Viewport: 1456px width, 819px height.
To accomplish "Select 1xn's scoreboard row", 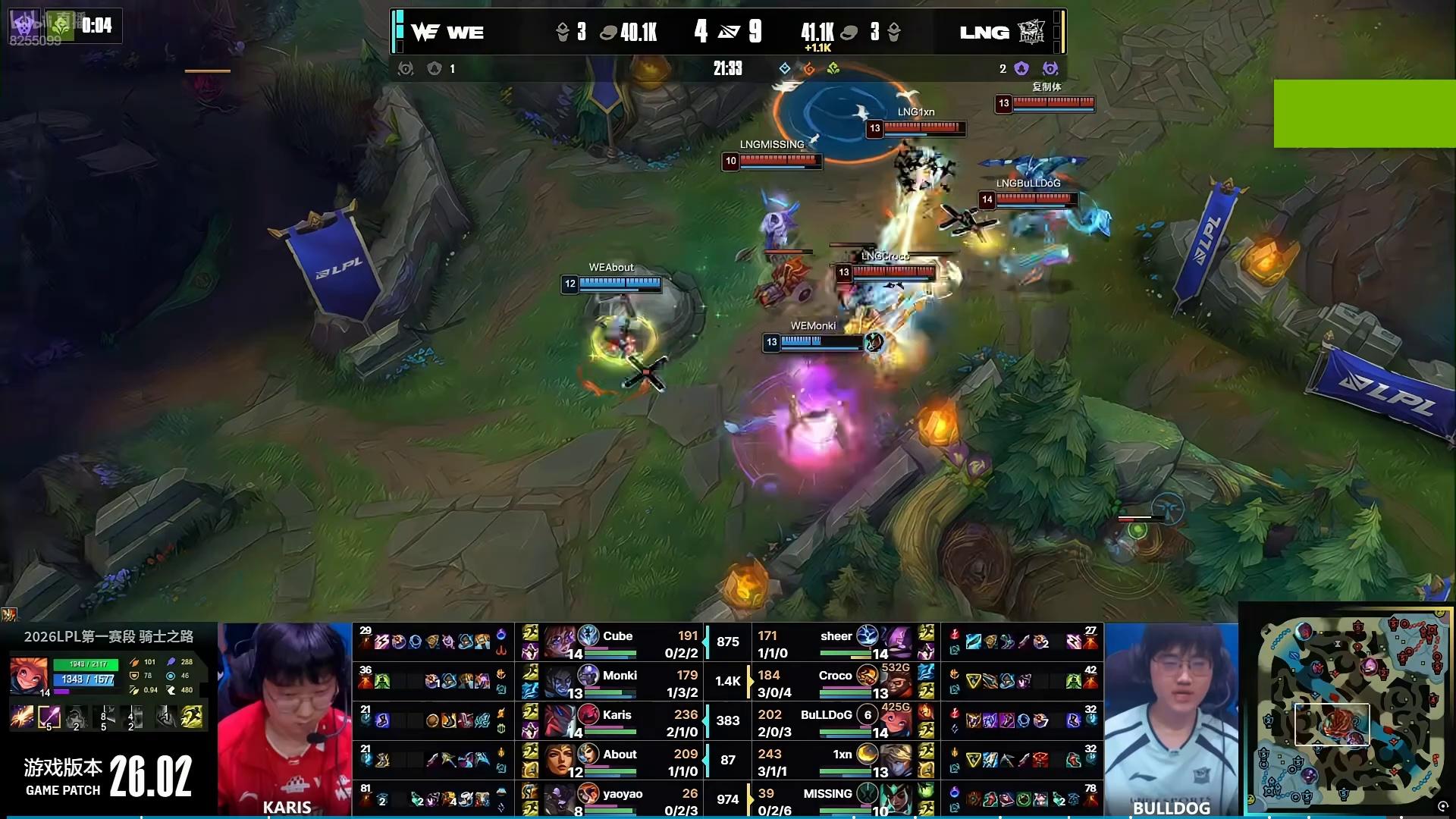I will click(834, 761).
